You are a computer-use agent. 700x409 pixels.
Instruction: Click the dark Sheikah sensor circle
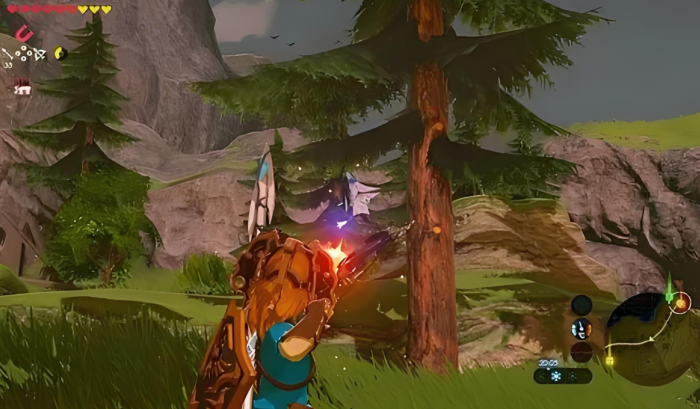581,304
